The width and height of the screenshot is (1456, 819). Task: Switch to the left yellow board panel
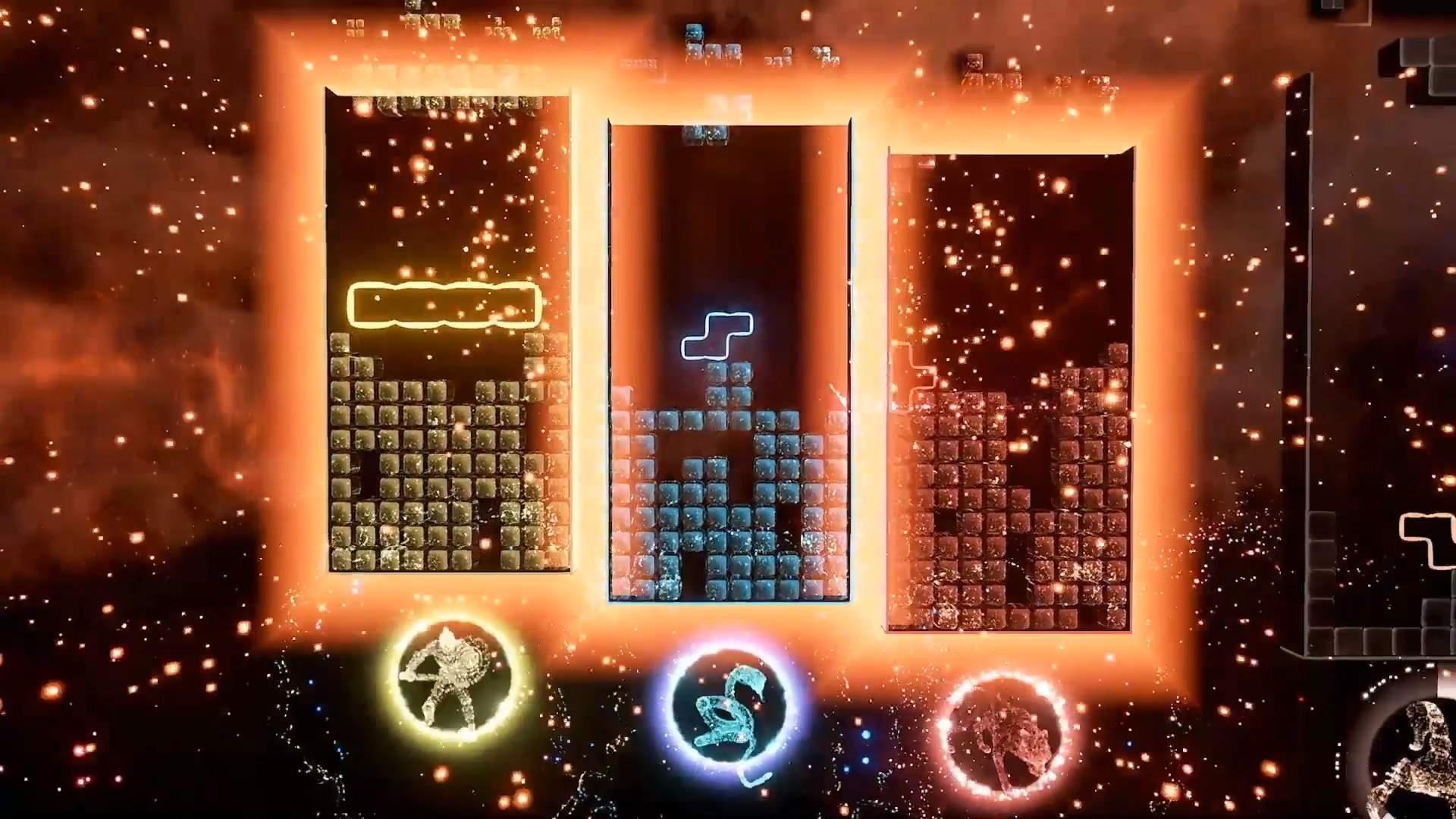[x=447, y=455]
